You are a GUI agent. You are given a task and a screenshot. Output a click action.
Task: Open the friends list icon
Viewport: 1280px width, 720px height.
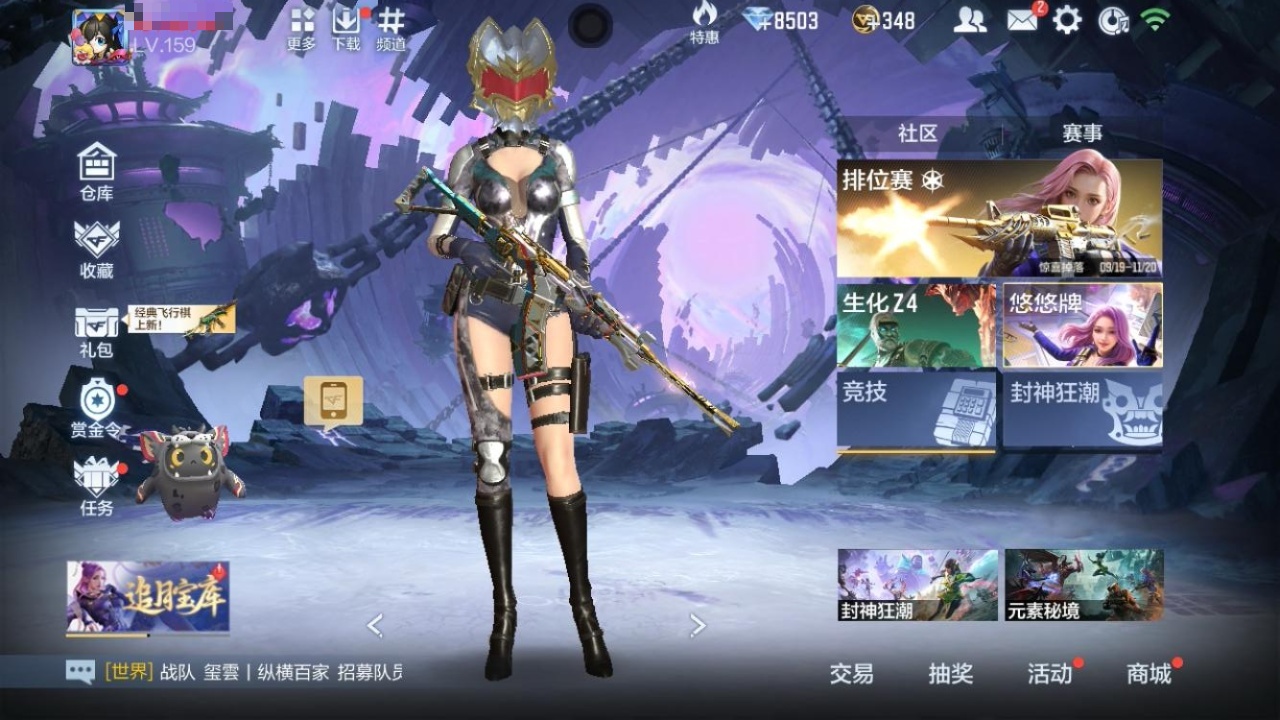point(969,20)
